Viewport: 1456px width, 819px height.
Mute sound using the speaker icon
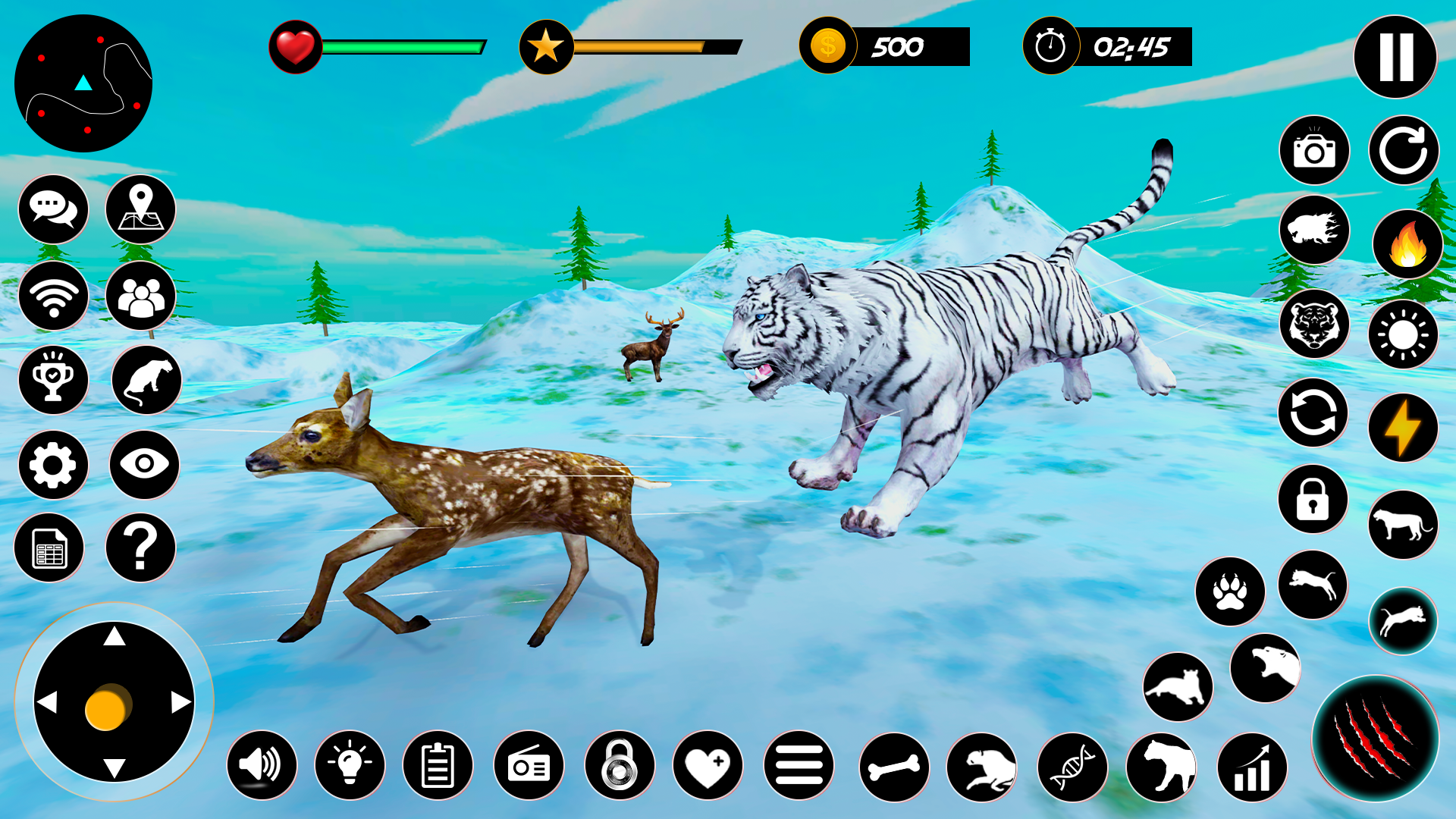[x=262, y=765]
